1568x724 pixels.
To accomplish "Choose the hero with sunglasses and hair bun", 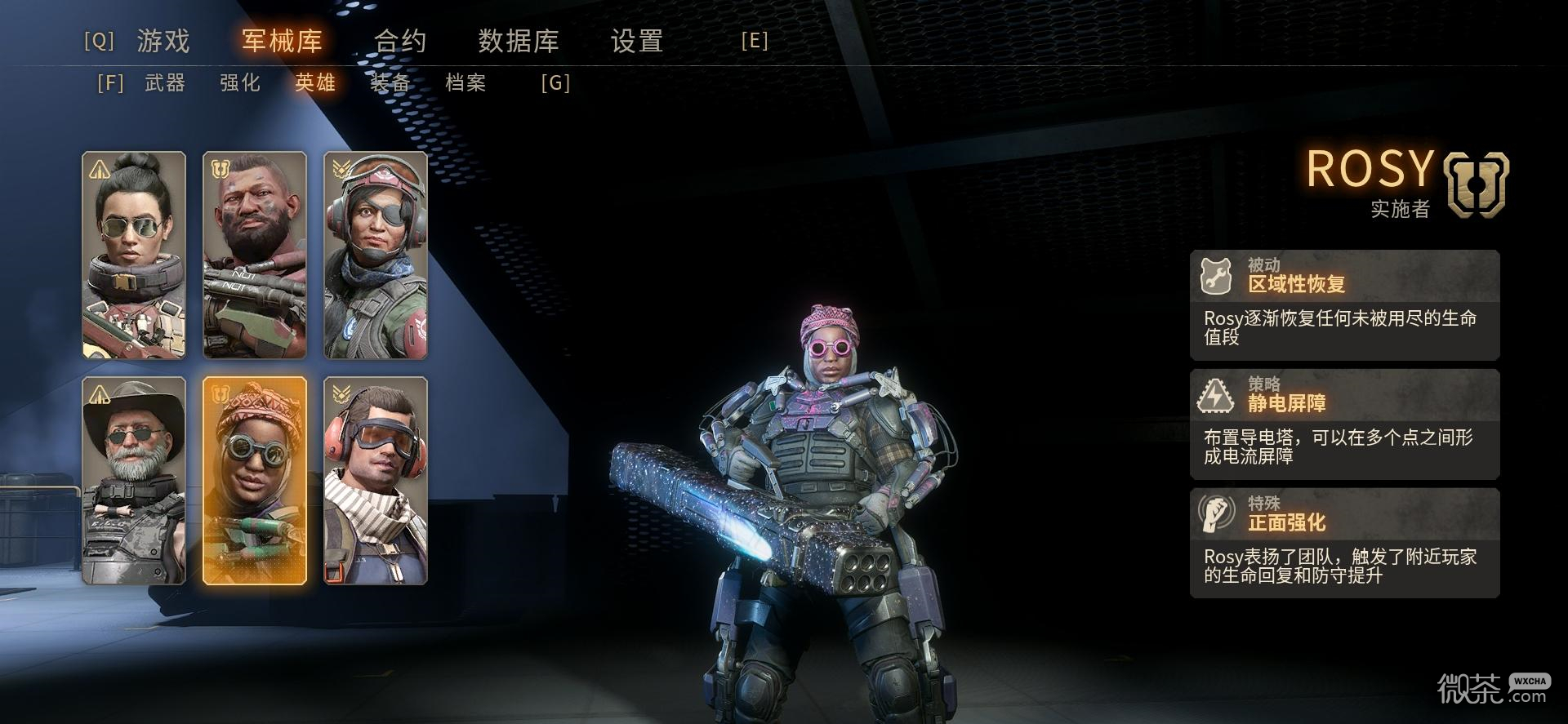I will 134,255.
